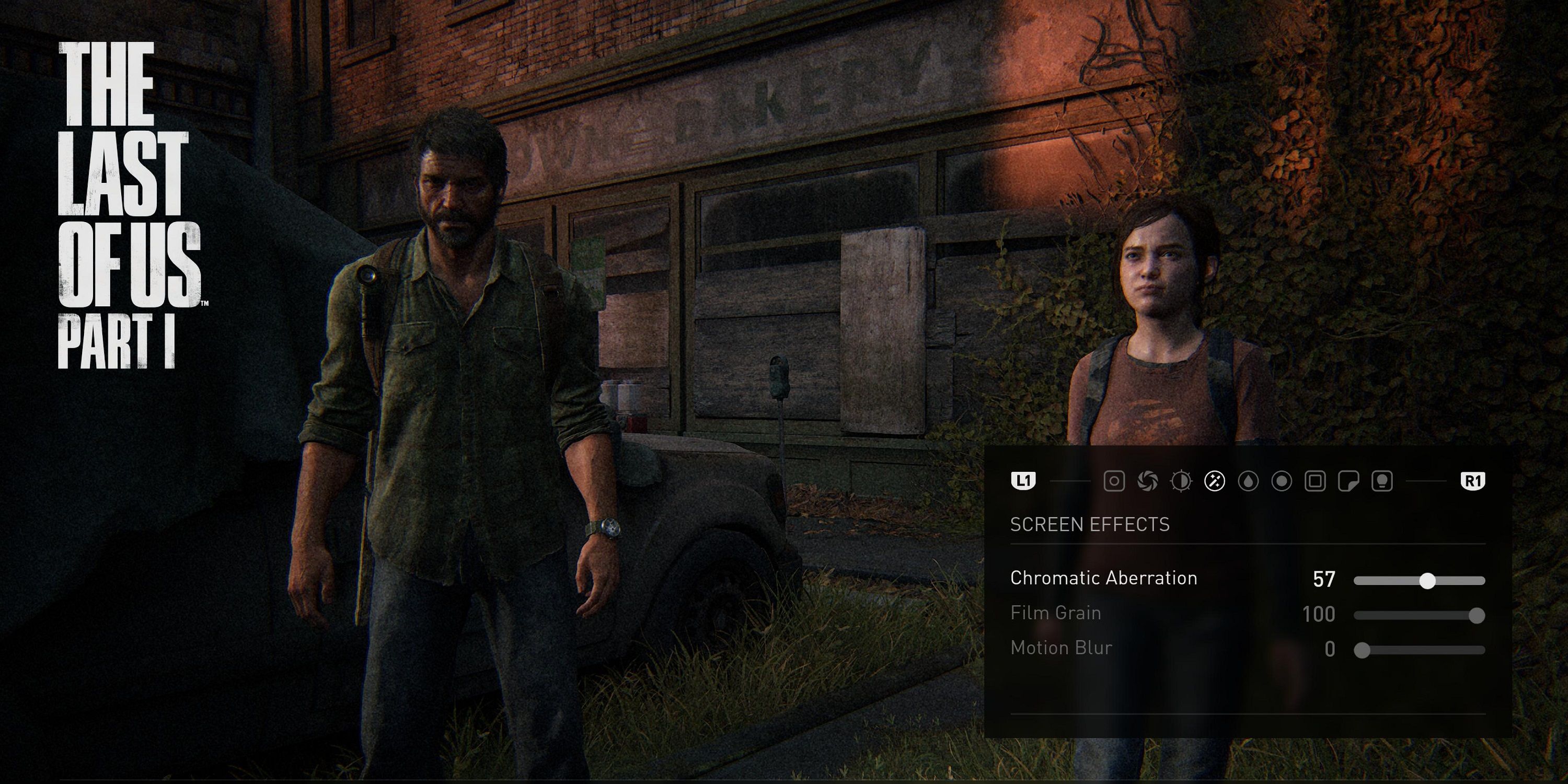Select the aperture shutter icon
The height and width of the screenshot is (784, 1568).
click(1149, 481)
